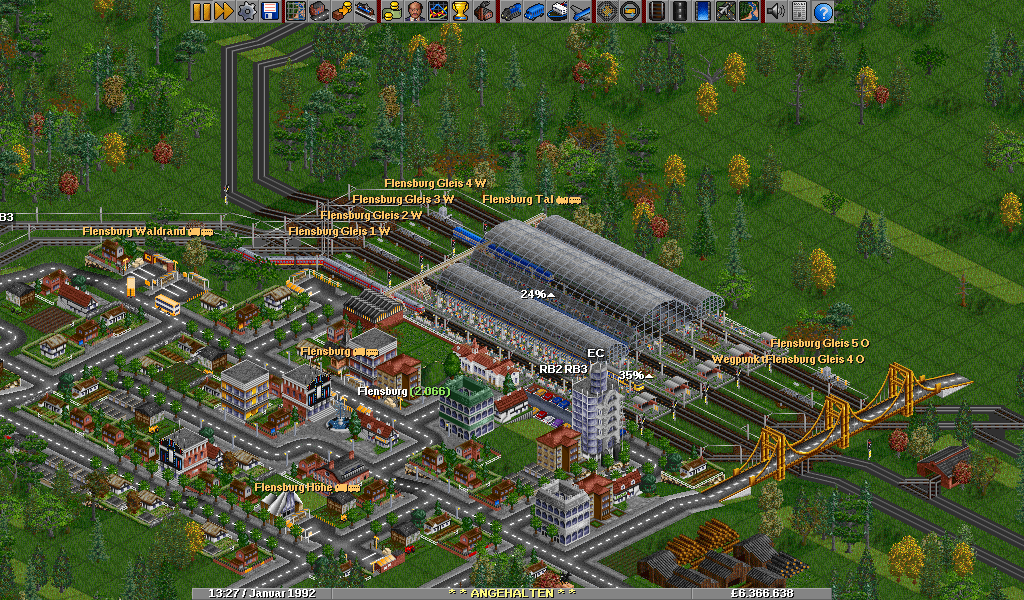Image resolution: width=1024 pixels, height=600 pixels.
Task: Open the floppy disk save menu
Action: point(269,12)
